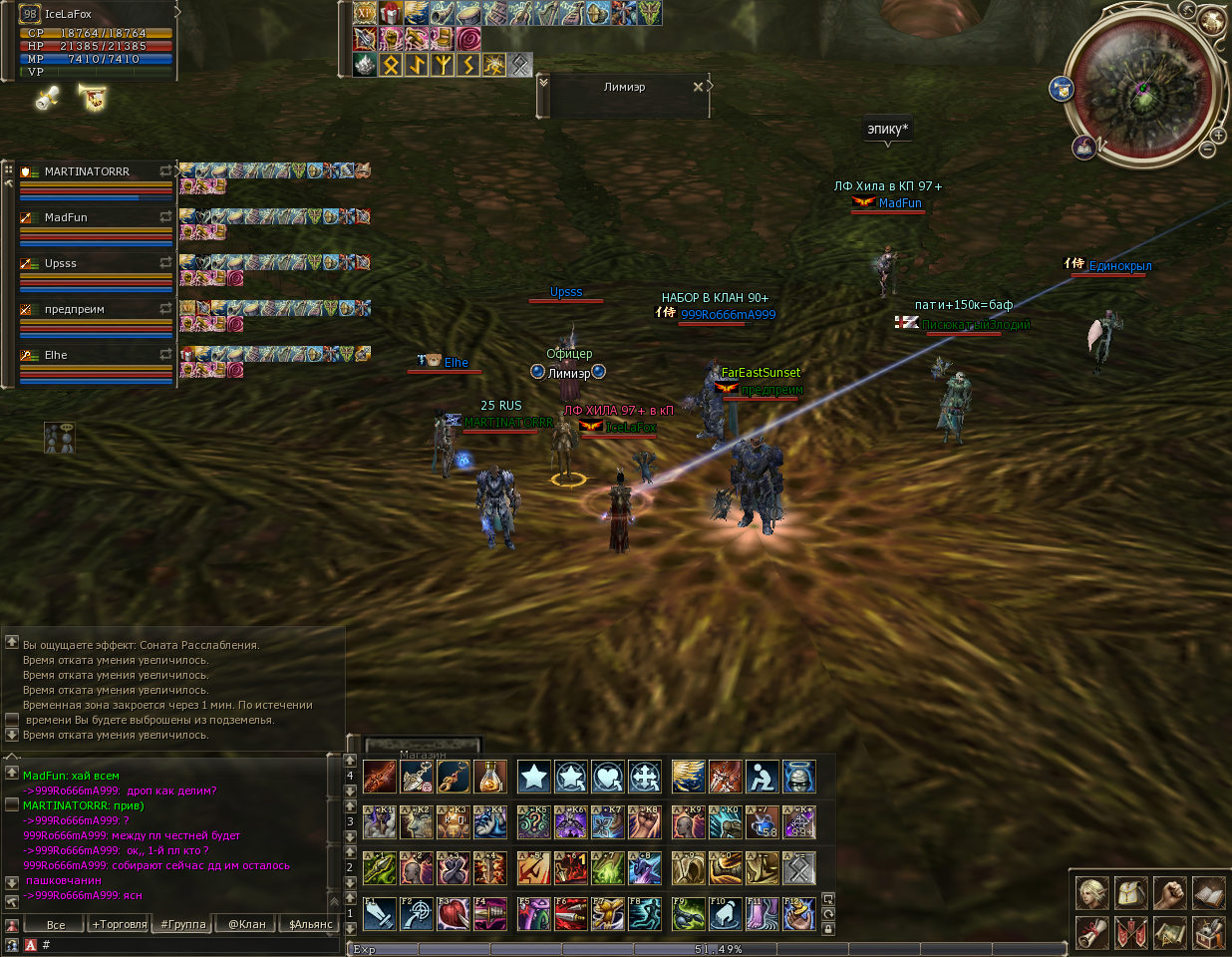Open the quest scroll menu icon
Screen dimensions: 1232x957
pyautogui.click(x=1092, y=932)
